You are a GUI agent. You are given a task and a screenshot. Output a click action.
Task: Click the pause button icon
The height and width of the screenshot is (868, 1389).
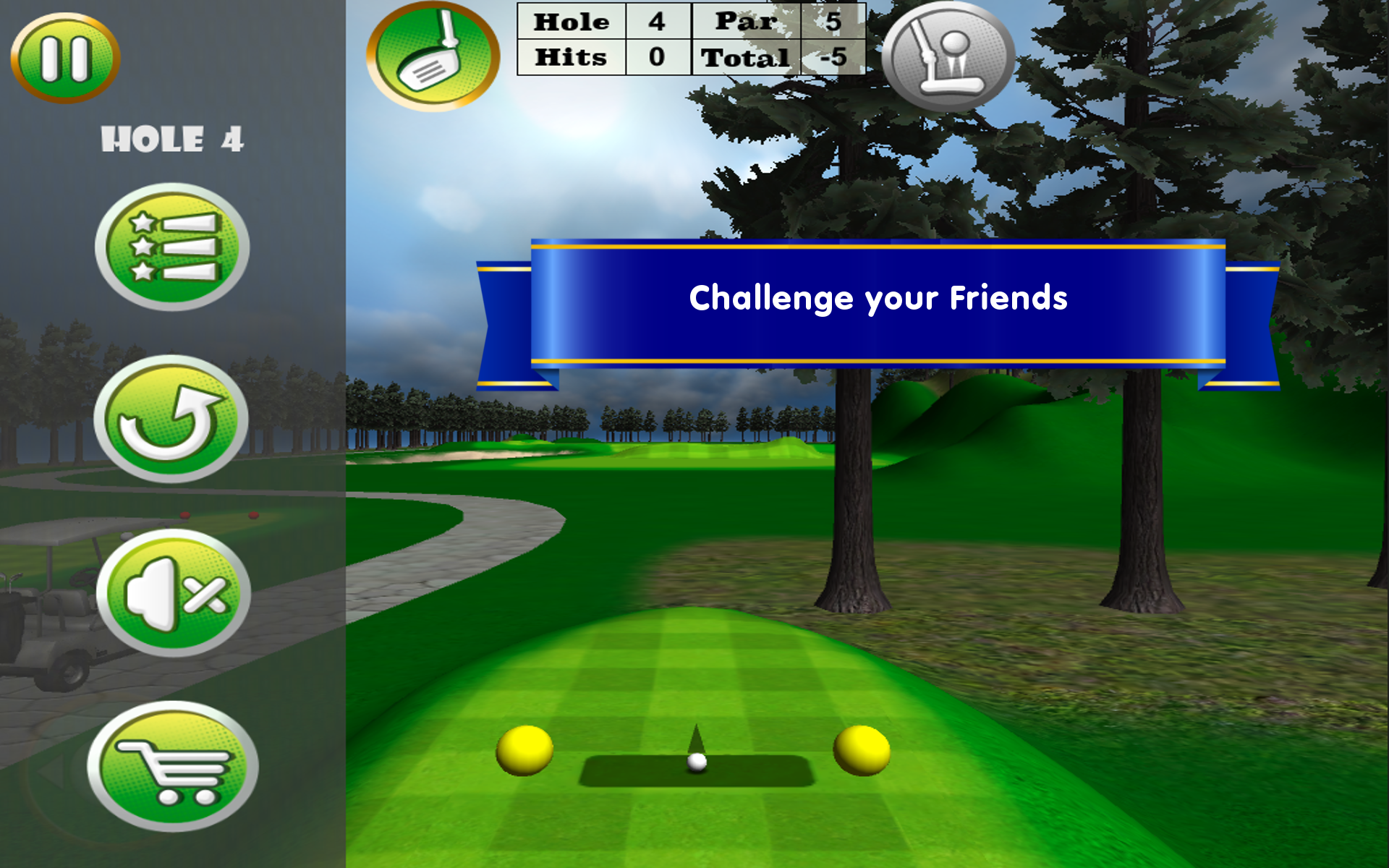[65, 58]
